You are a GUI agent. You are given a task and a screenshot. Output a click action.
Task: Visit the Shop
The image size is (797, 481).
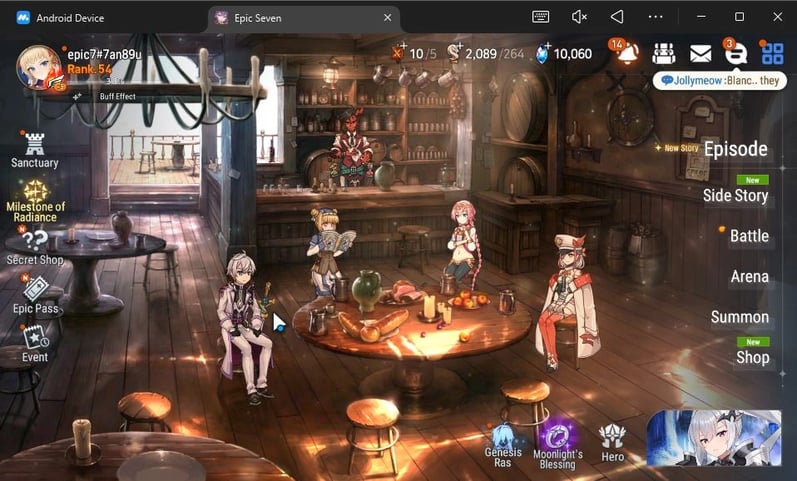click(x=752, y=357)
